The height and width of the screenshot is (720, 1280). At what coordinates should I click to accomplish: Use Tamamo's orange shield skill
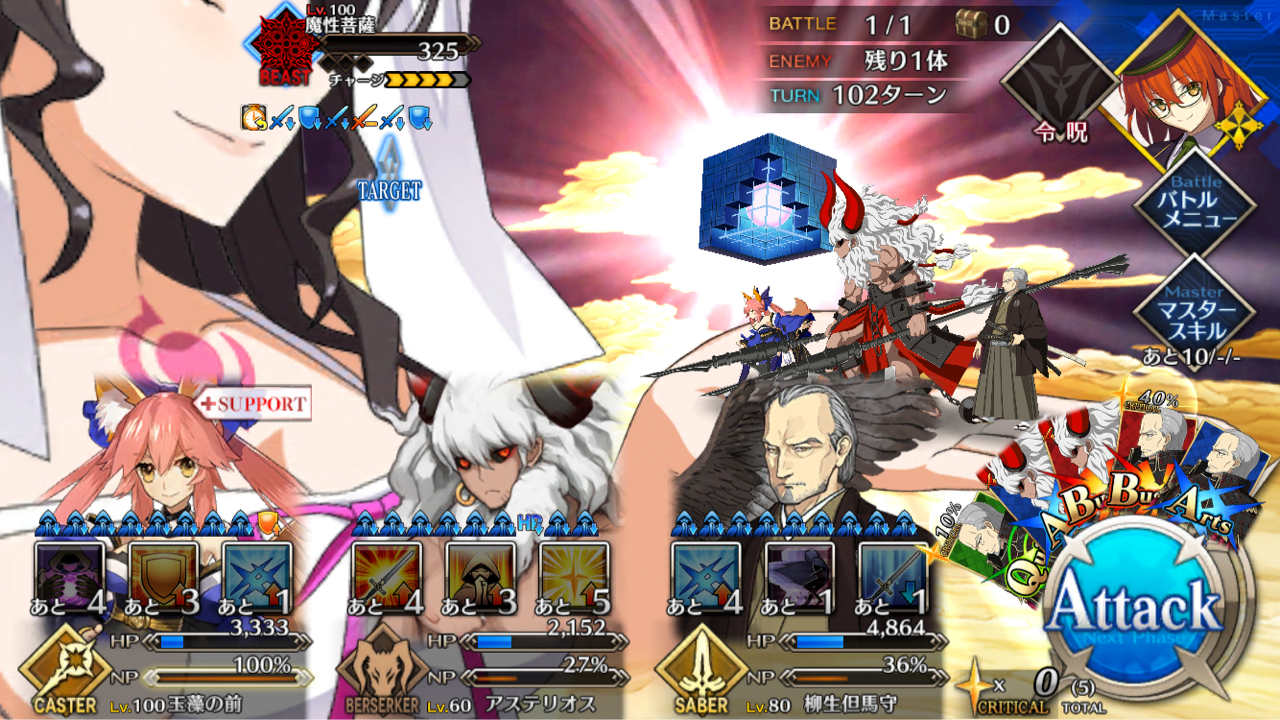click(x=163, y=576)
